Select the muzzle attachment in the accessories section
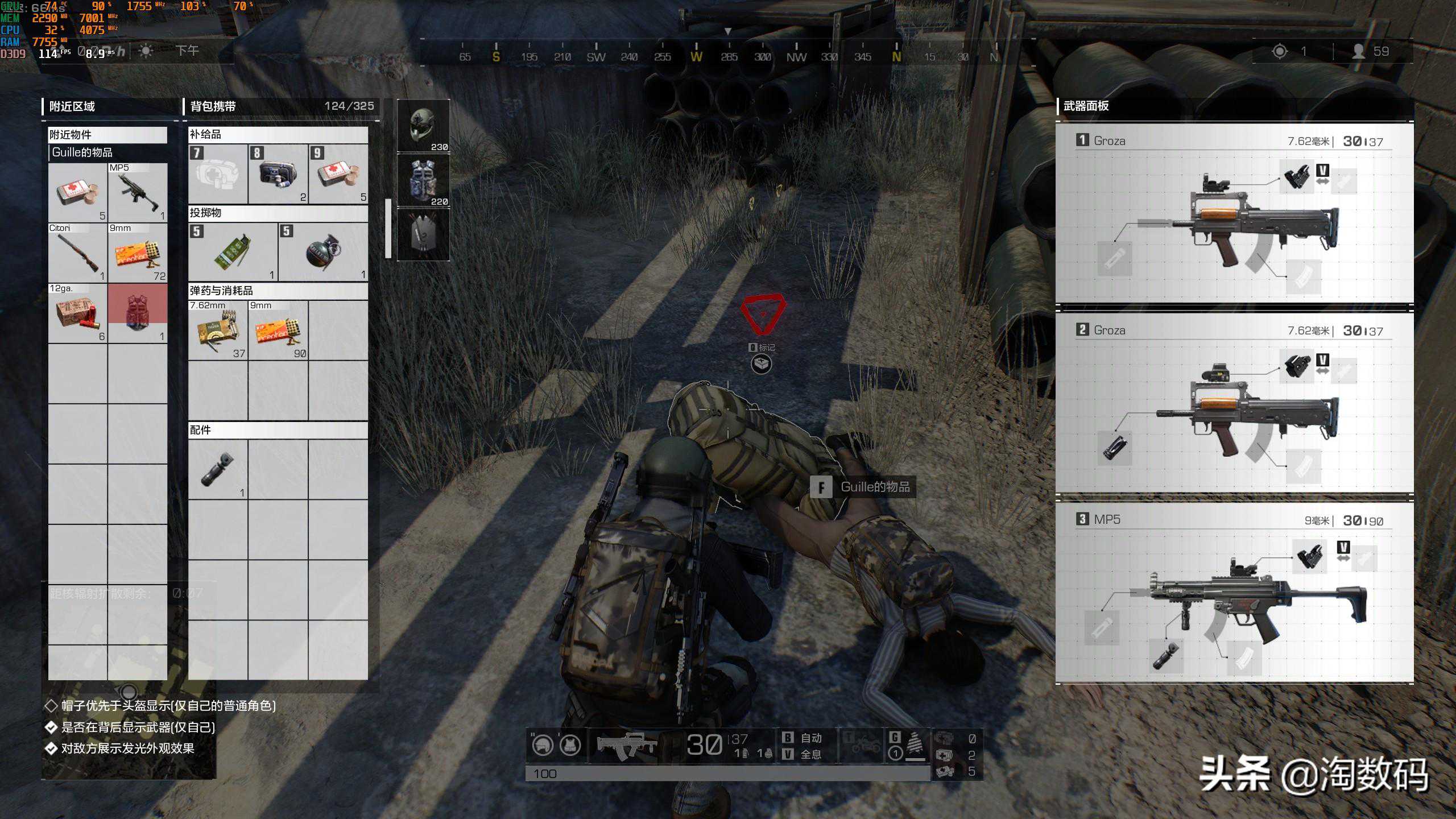Viewport: 1456px width, 819px height. (x=218, y=469)
